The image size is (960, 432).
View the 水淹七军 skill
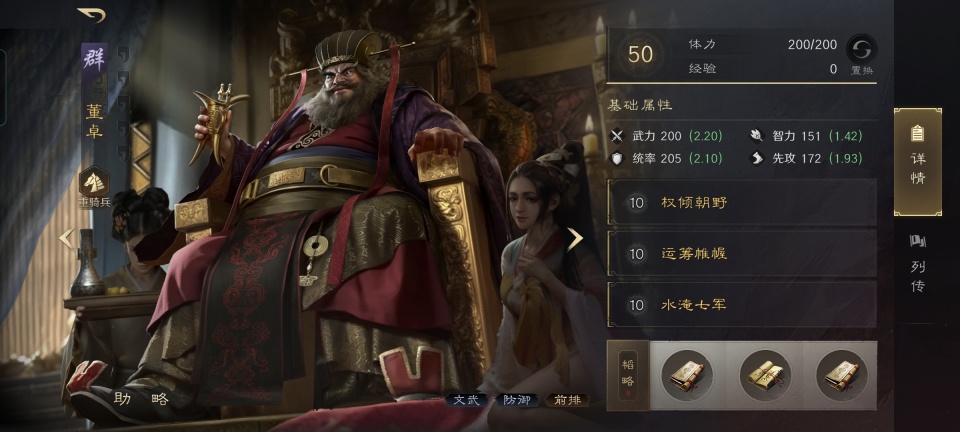(742, 304)
